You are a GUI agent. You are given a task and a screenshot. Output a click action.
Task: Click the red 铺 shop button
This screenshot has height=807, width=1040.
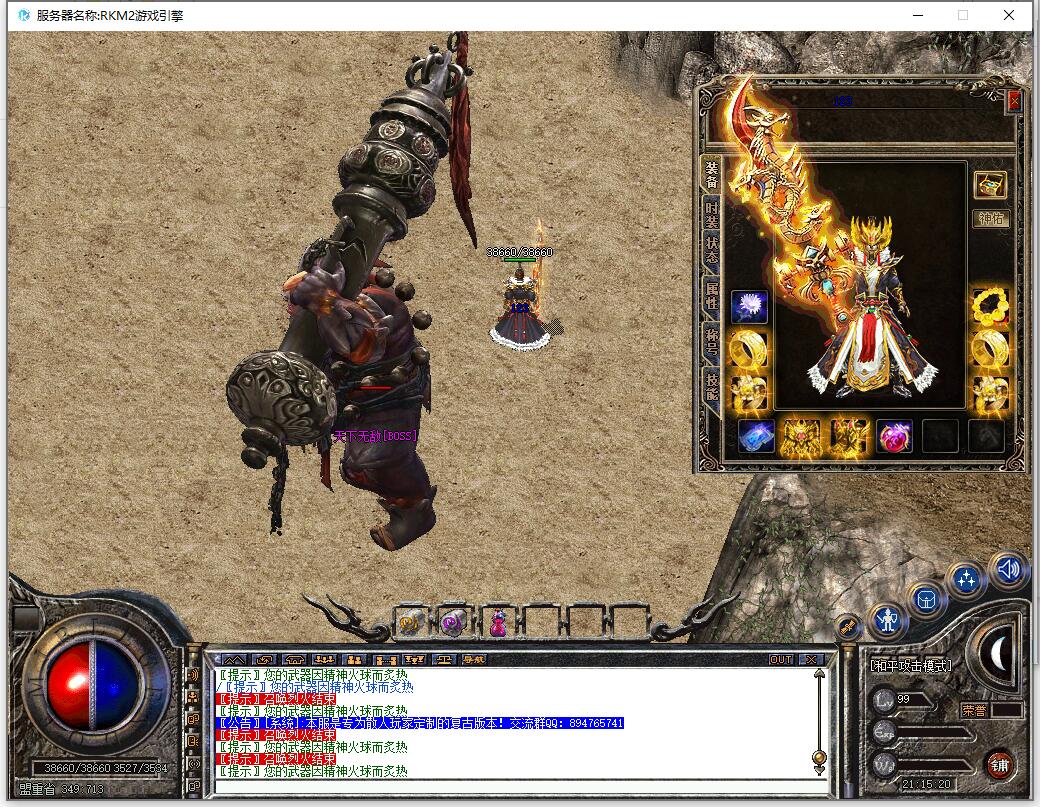(999, 765)
